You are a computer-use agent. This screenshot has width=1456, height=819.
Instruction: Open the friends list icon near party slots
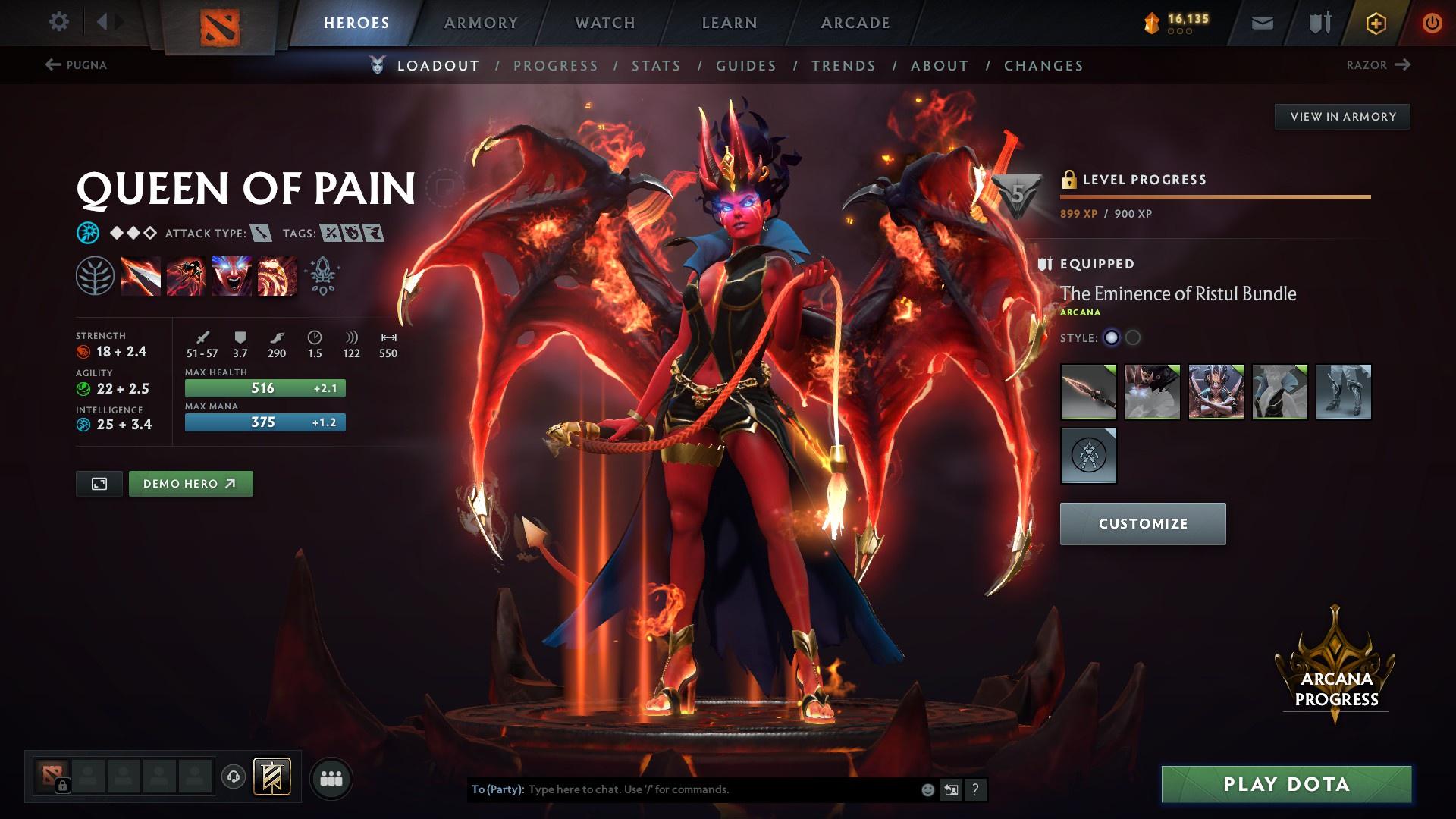[331, 777]
